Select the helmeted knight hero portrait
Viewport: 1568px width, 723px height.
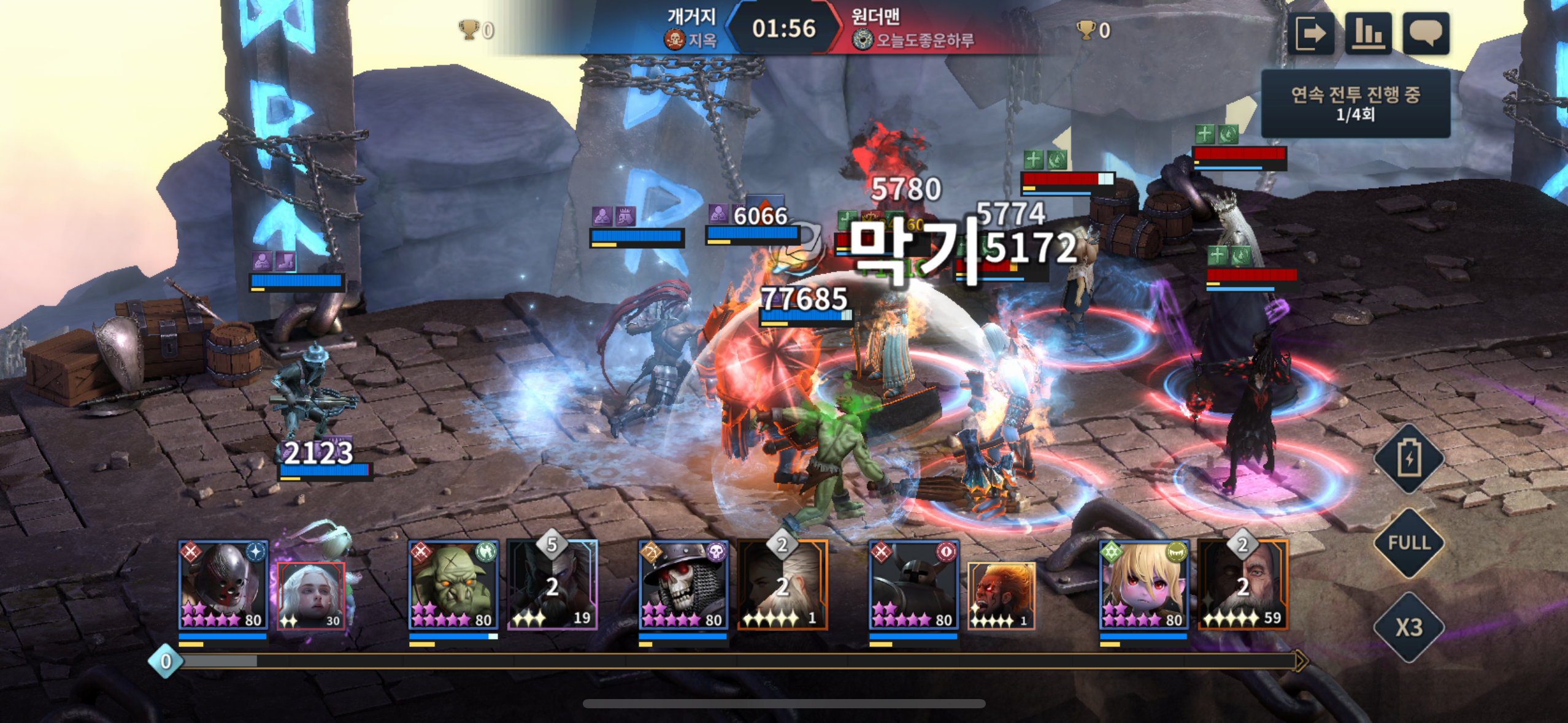pos(223,584)
